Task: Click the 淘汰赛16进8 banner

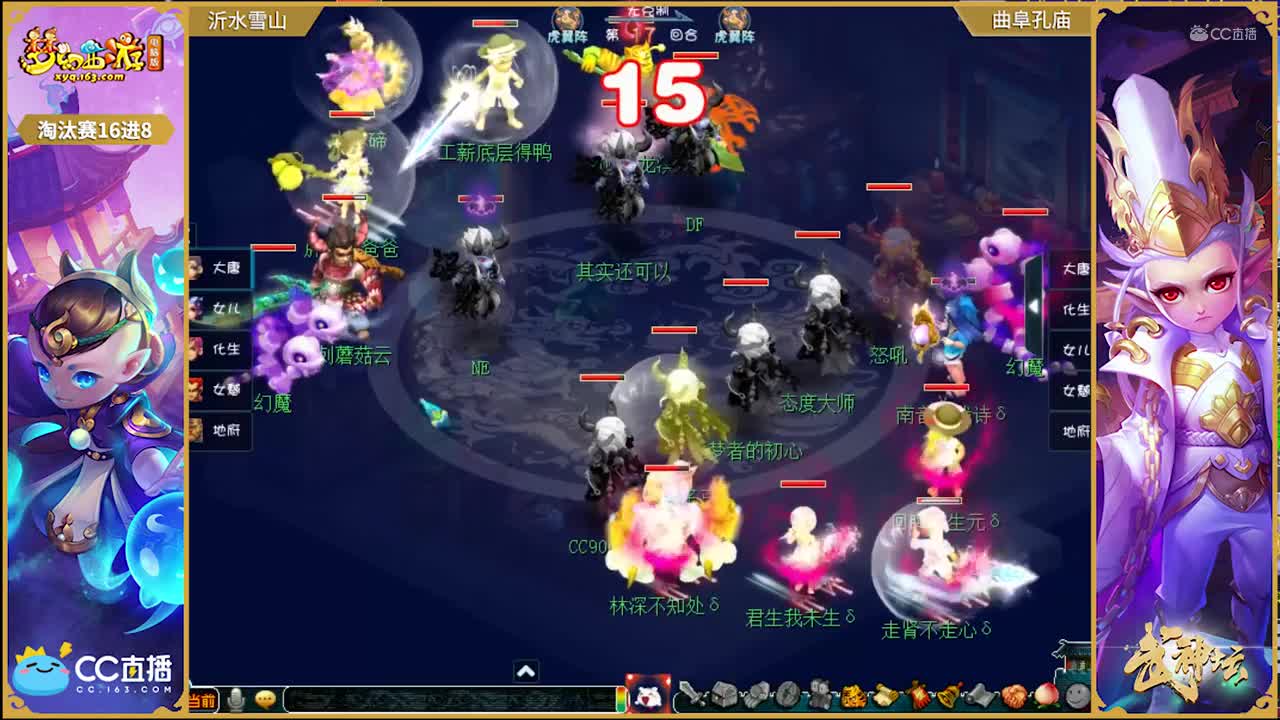Action: (x=95, y=129)
